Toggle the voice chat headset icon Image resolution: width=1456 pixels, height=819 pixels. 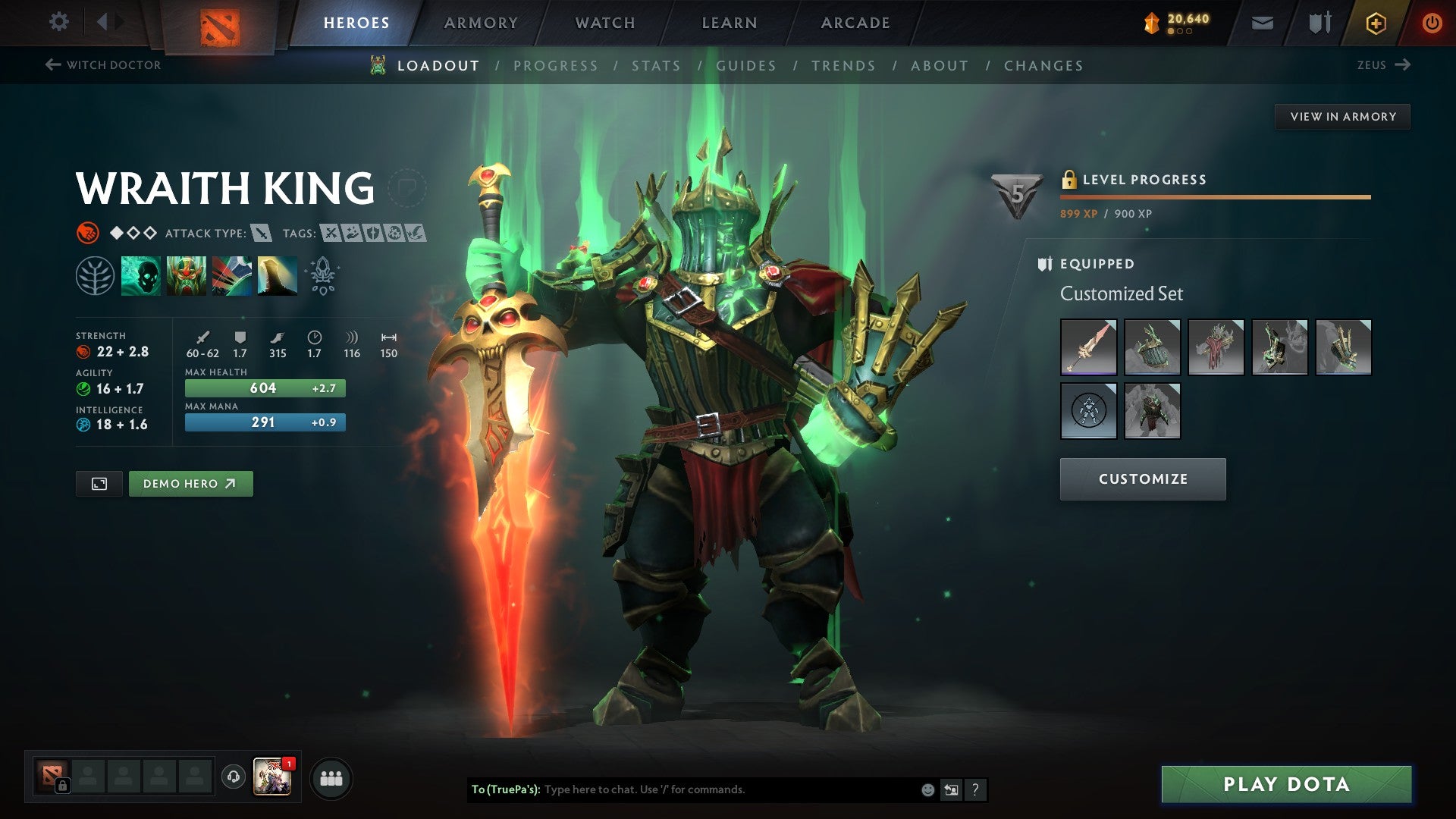tap(232, 777)
